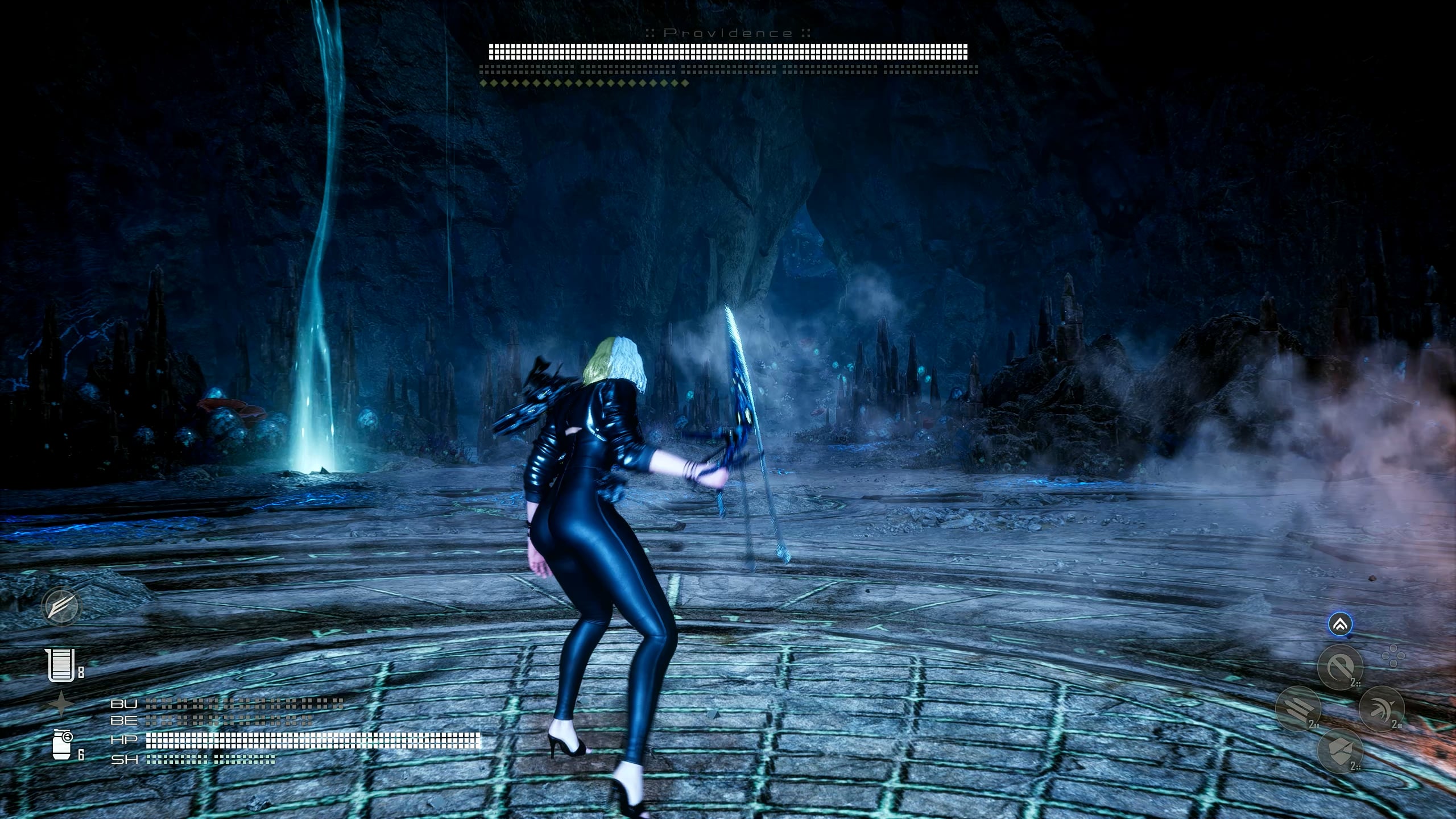The height and width of the screenshot is (819, 1456).
Task: Select the grenade item slot
Action: click(63, 745)
